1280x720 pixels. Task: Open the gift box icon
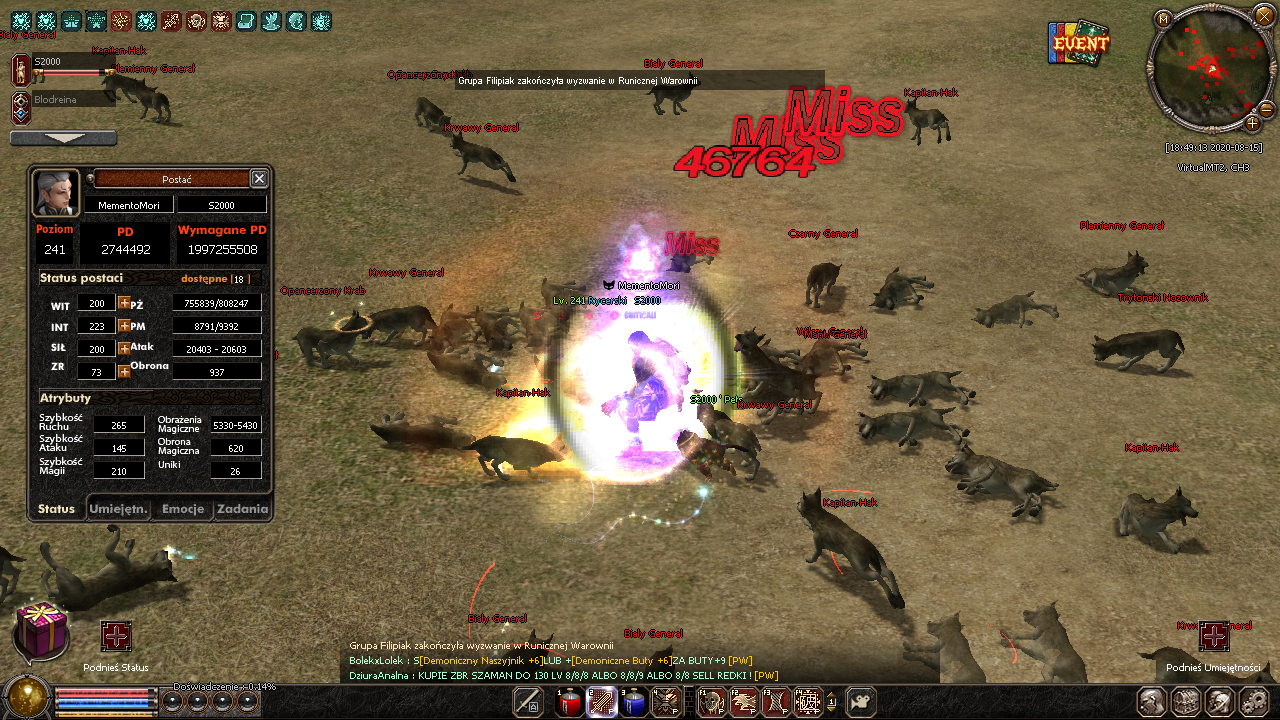point(41,632)
